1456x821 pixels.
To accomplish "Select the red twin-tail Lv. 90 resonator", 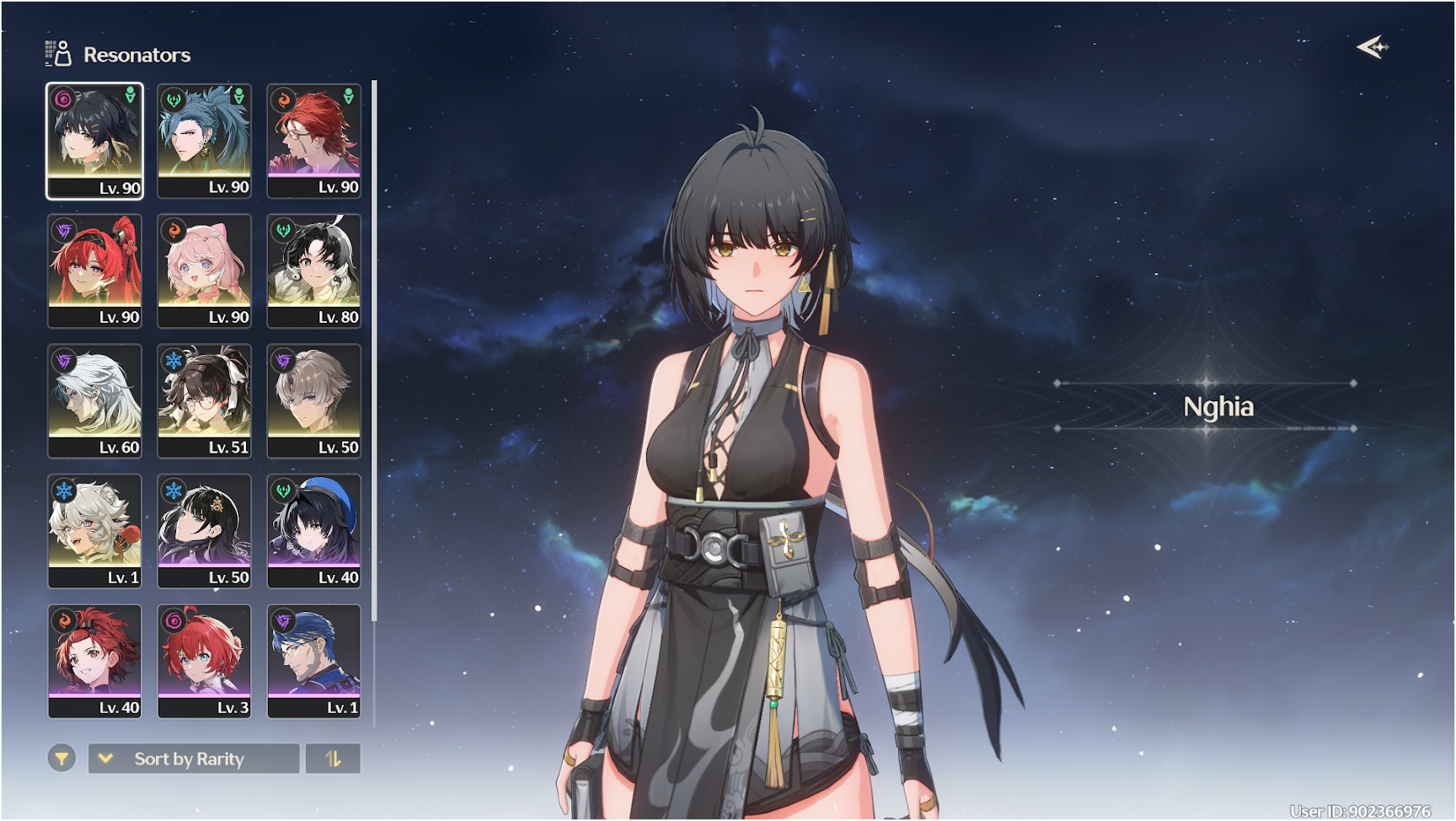I will (94, 270).
